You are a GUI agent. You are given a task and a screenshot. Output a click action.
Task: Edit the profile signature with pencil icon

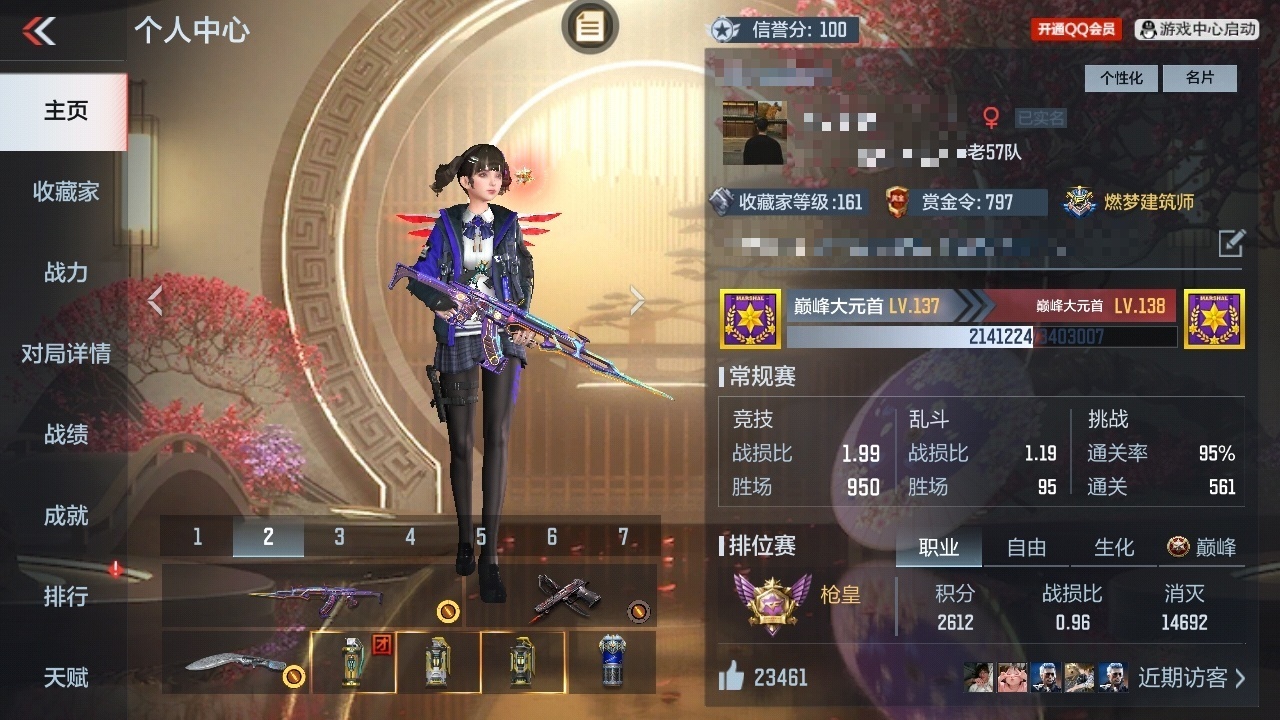(1232, 242)
